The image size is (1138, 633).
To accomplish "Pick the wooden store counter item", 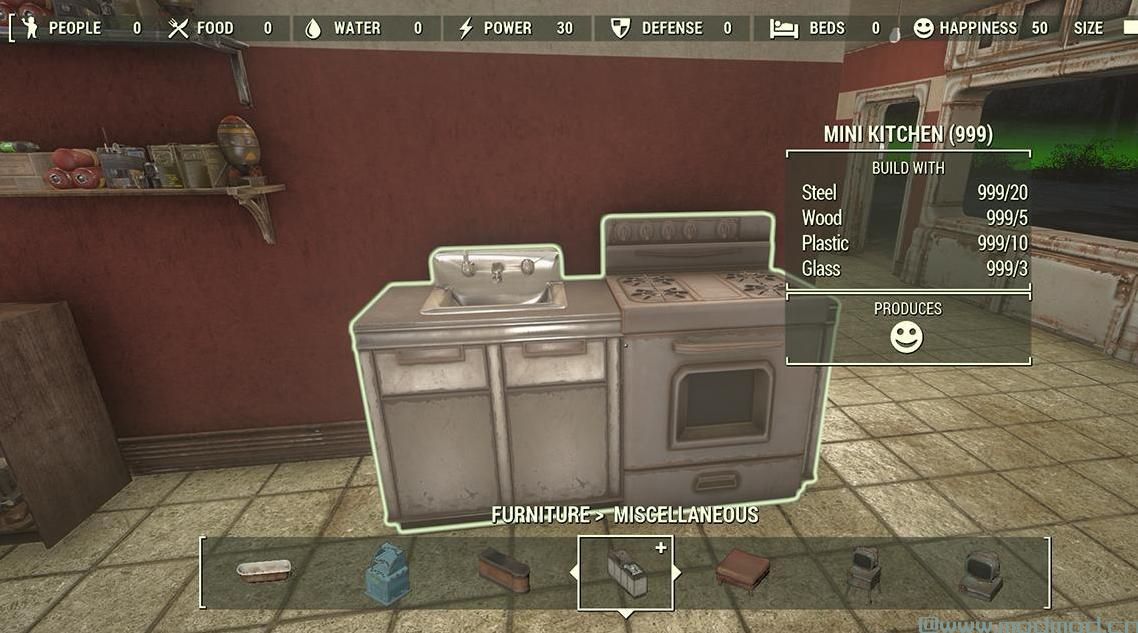I will tap(503, 570).
